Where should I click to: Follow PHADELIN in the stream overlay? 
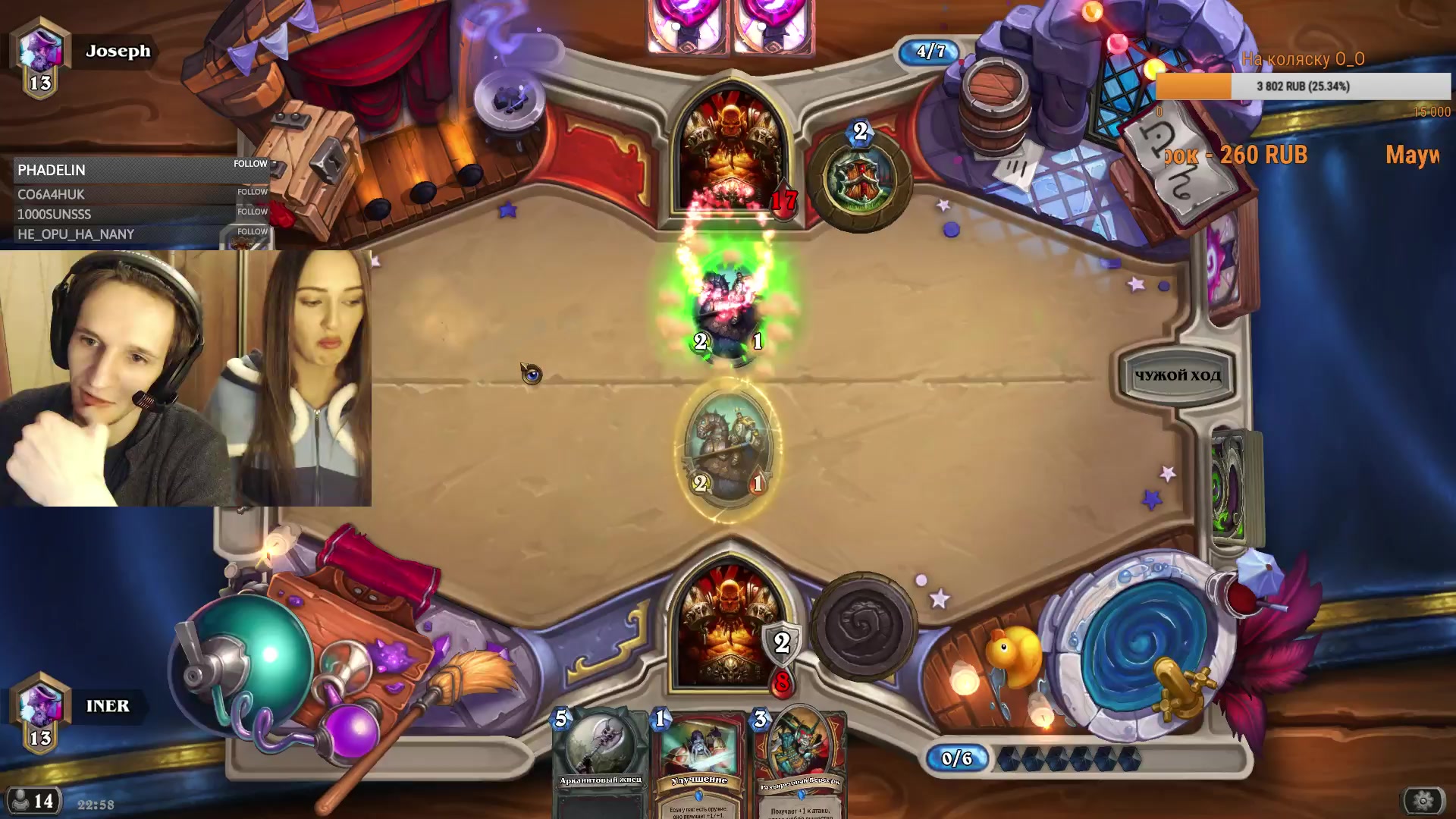250,164
